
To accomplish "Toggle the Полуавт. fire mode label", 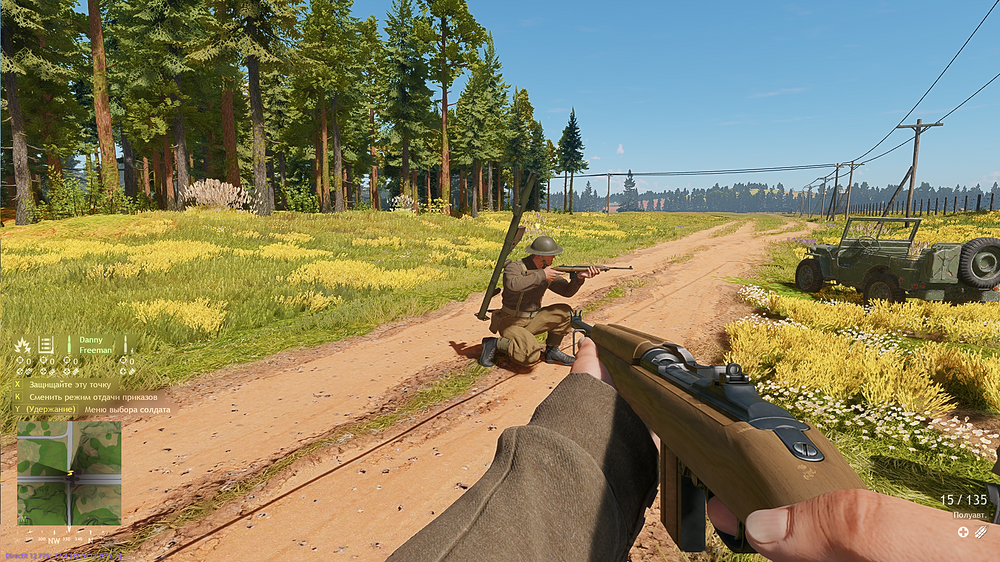I will [969, 515].
